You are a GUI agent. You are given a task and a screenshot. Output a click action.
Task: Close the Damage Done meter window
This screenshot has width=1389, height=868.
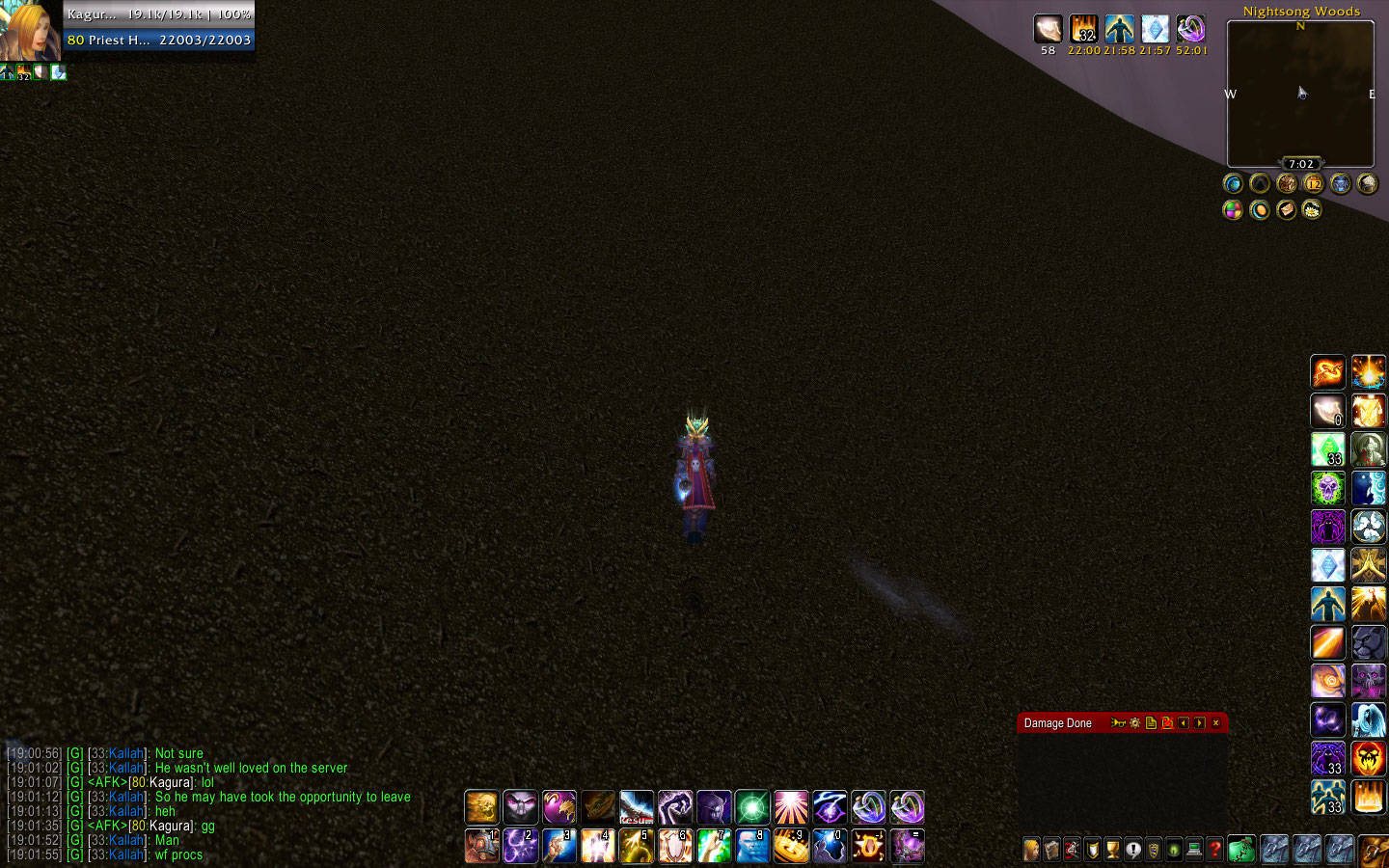tap(1215, 723)
